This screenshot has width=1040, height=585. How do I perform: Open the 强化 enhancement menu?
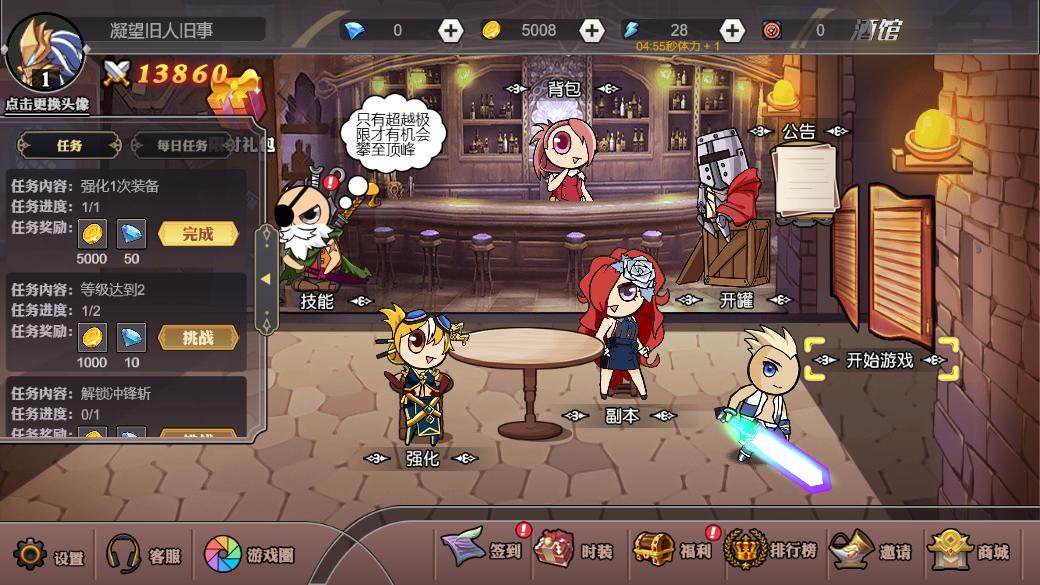point(422,459)
